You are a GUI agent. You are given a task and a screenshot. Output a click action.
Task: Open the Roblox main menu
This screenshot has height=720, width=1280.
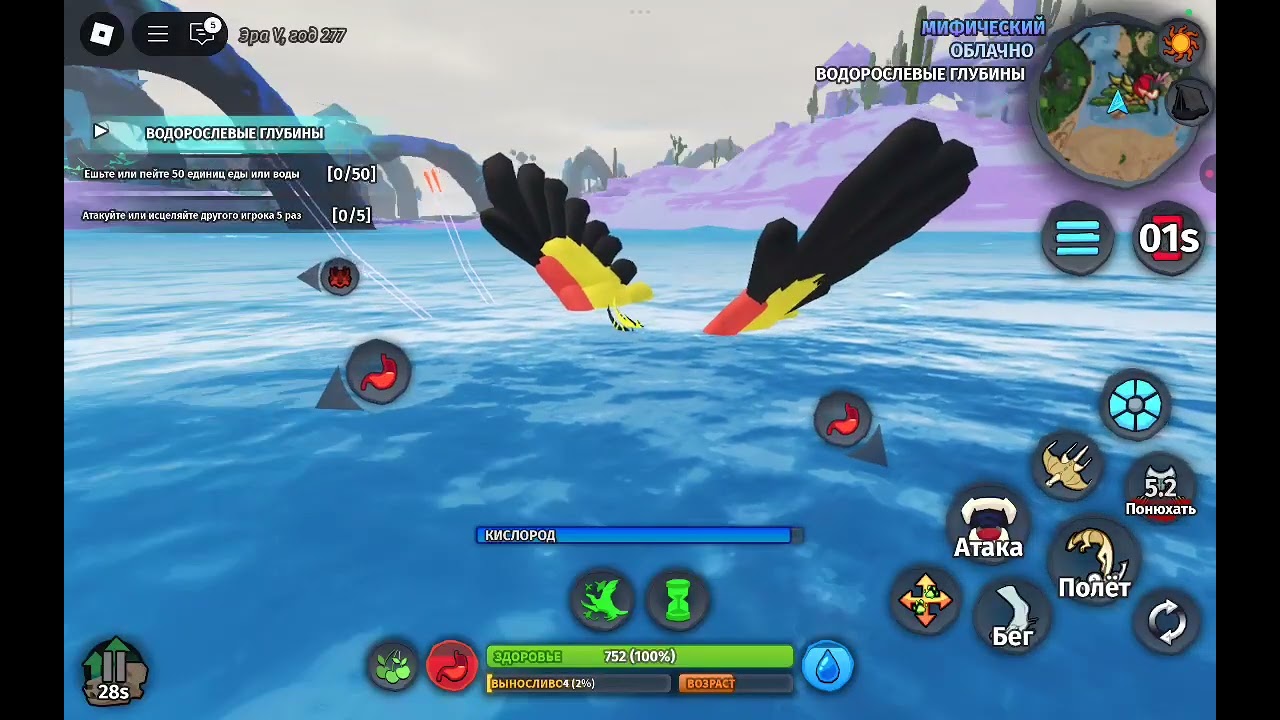[102, 35]
